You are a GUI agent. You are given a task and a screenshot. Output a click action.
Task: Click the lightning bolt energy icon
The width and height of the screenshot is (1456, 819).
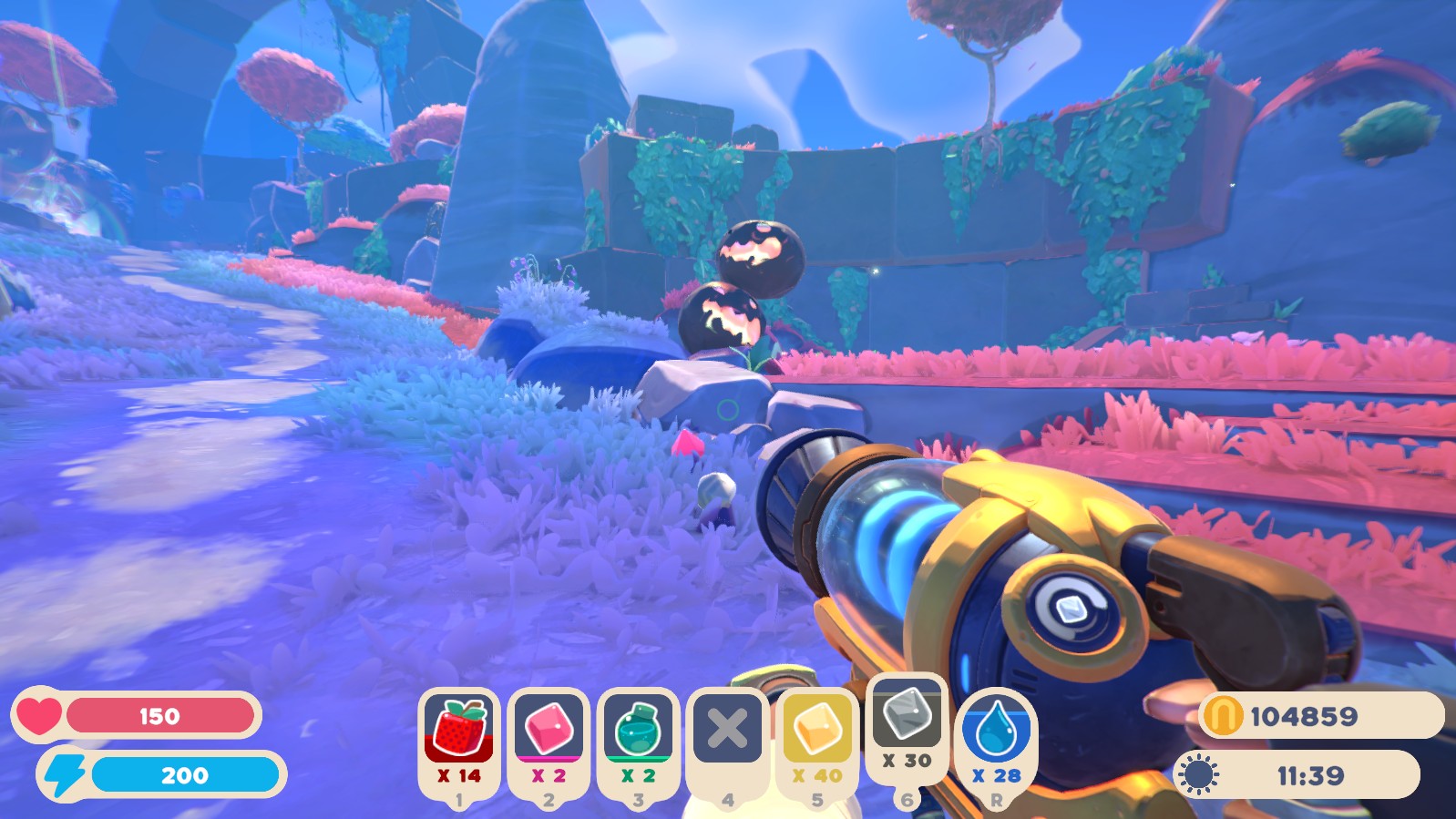click(x=64, y=776)
